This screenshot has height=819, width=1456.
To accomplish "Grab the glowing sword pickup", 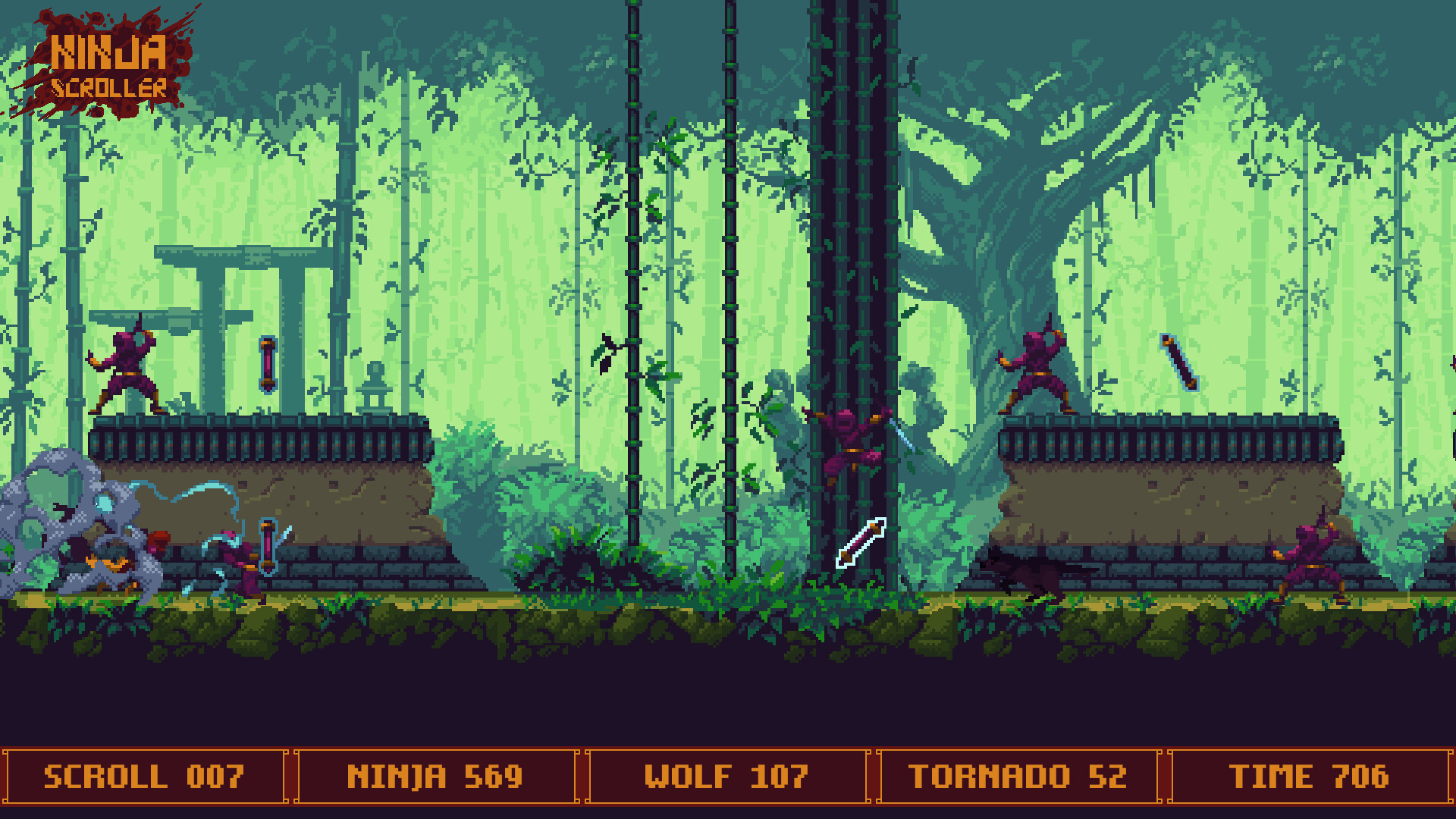I will point(861,541).
